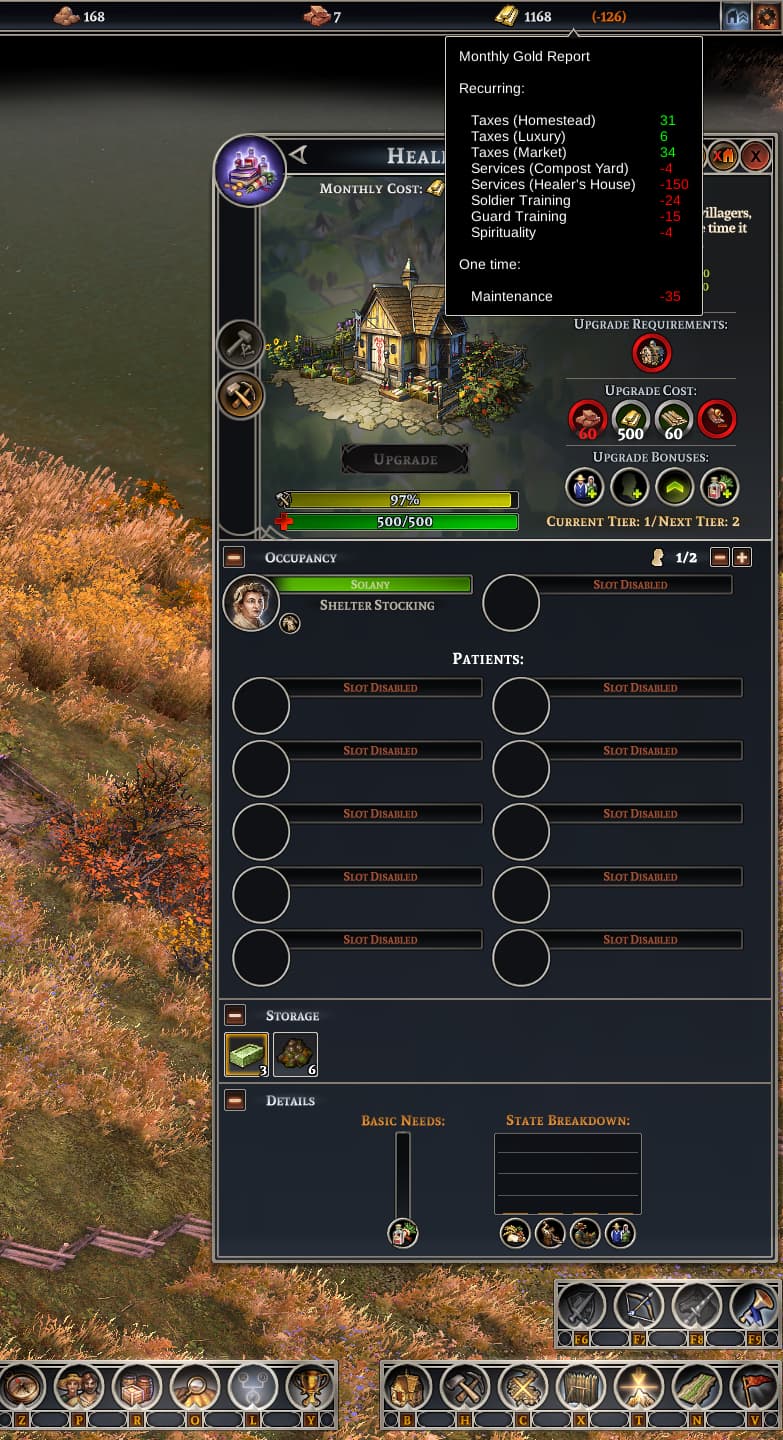This screenshot has height=1440, width=783.
Task: Click the greyed-out Upgrade button
Action: coord(405,460)
